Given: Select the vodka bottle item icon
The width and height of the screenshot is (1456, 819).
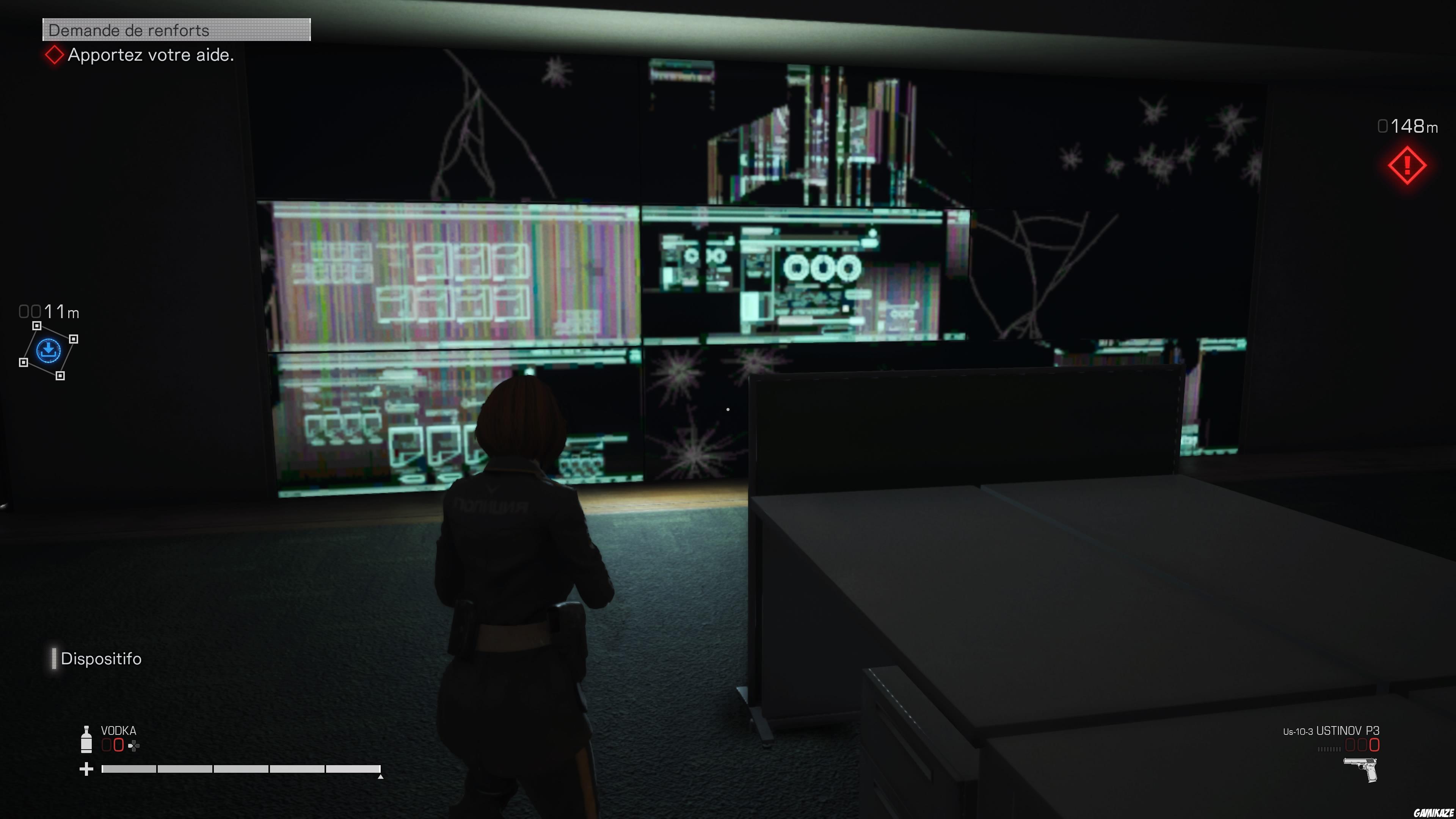Looking at the screenshot, I should point(86,741).
